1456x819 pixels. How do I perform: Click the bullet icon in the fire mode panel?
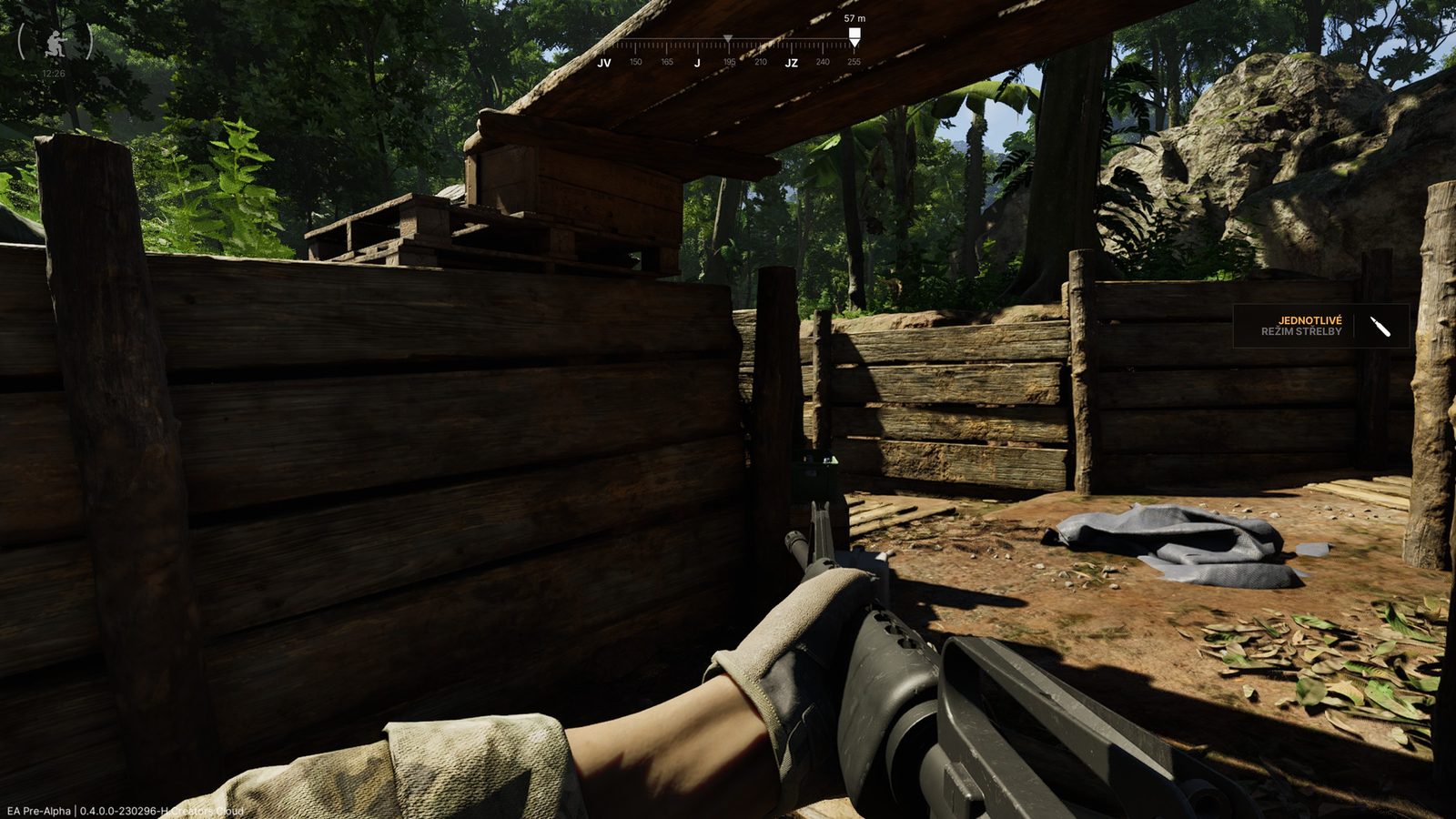1381,329
